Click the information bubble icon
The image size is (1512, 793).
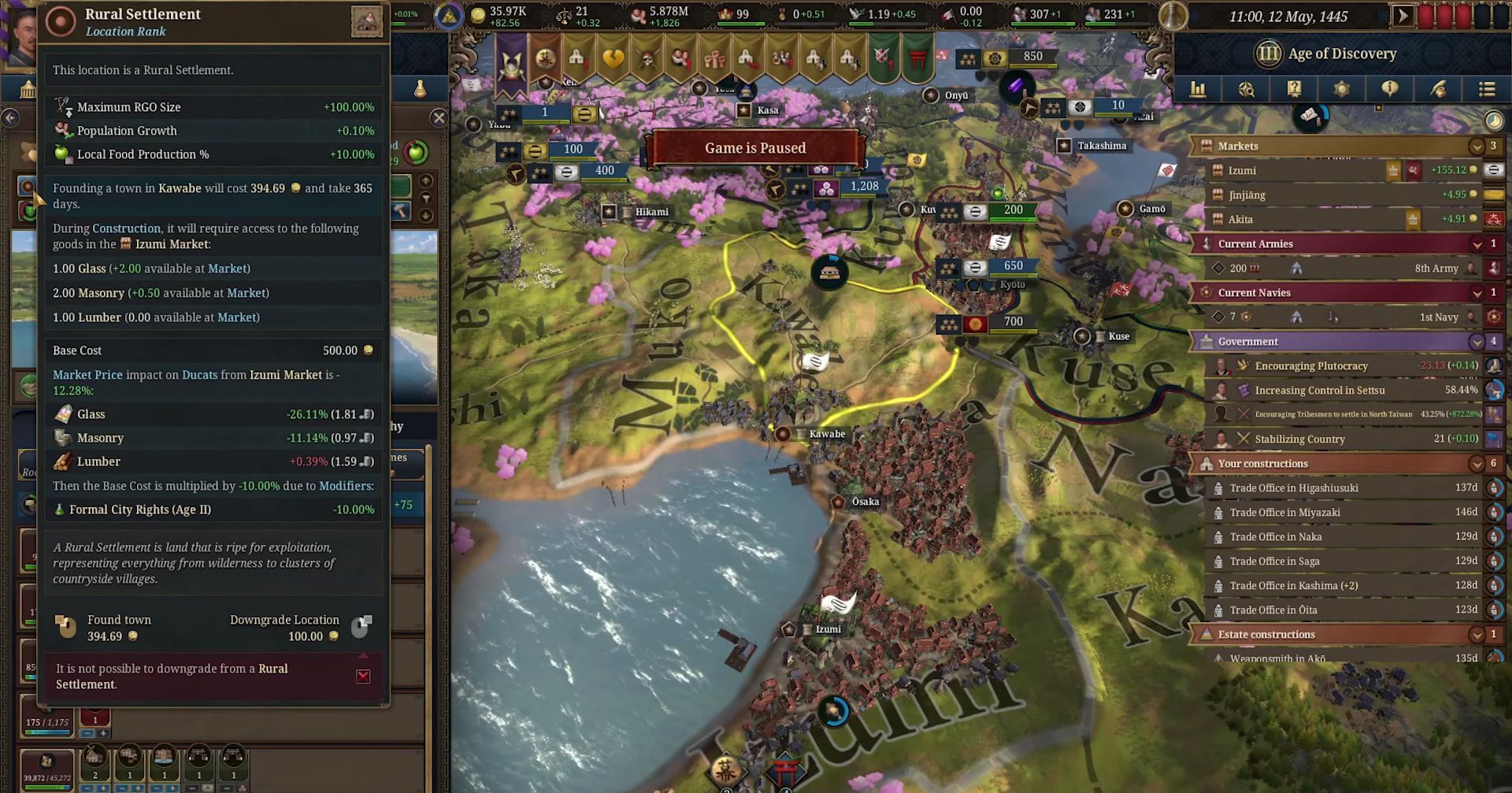[1390, 89]
